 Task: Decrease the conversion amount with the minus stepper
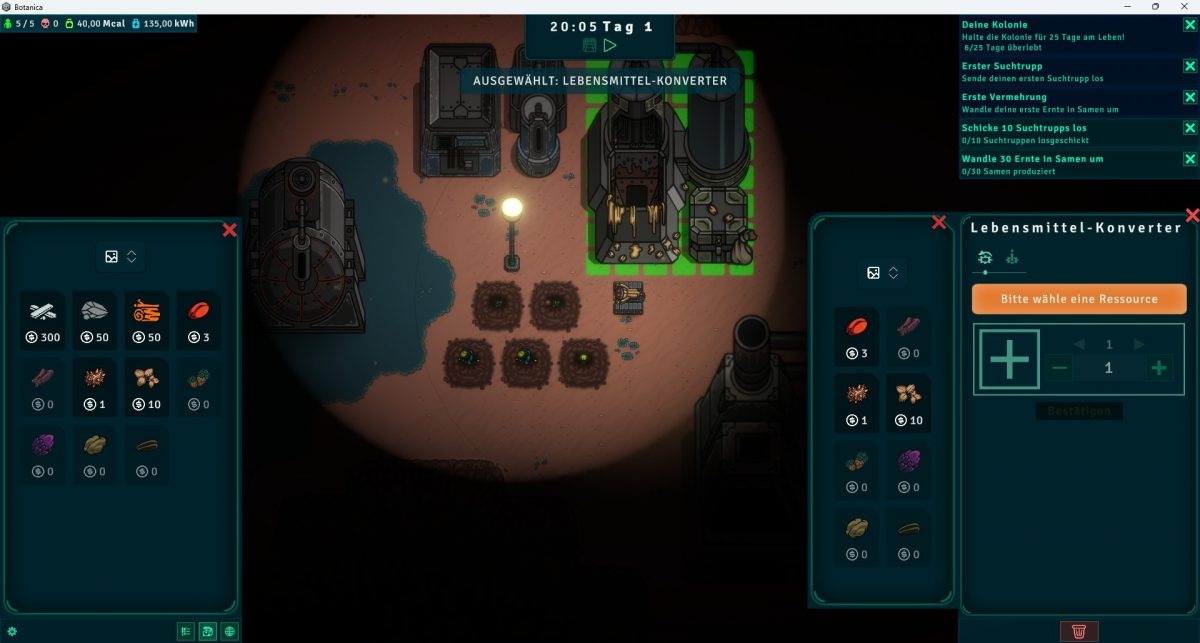pyautogui.click(x=1061, y=368)
